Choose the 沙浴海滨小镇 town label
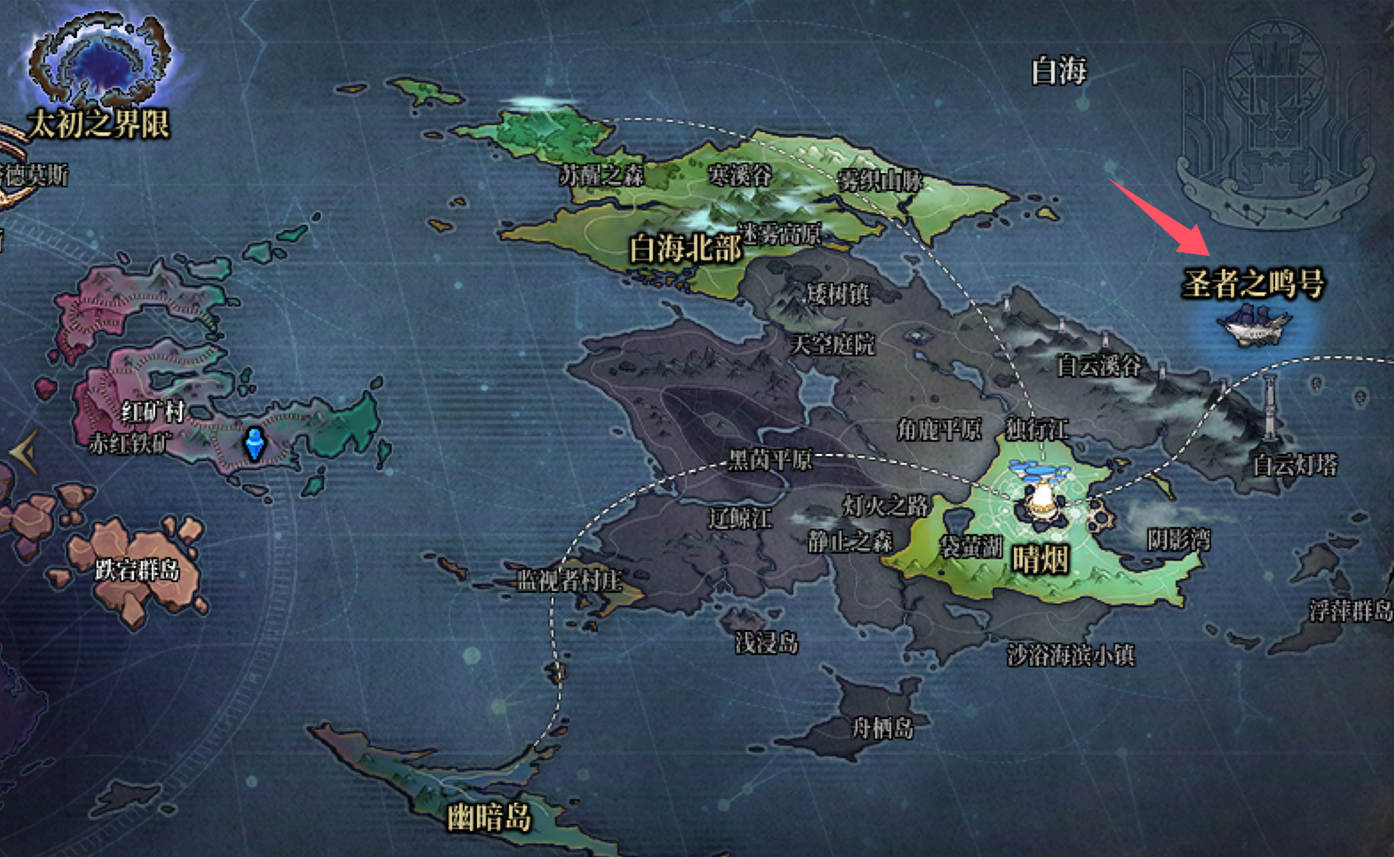 pos(1070,656)
